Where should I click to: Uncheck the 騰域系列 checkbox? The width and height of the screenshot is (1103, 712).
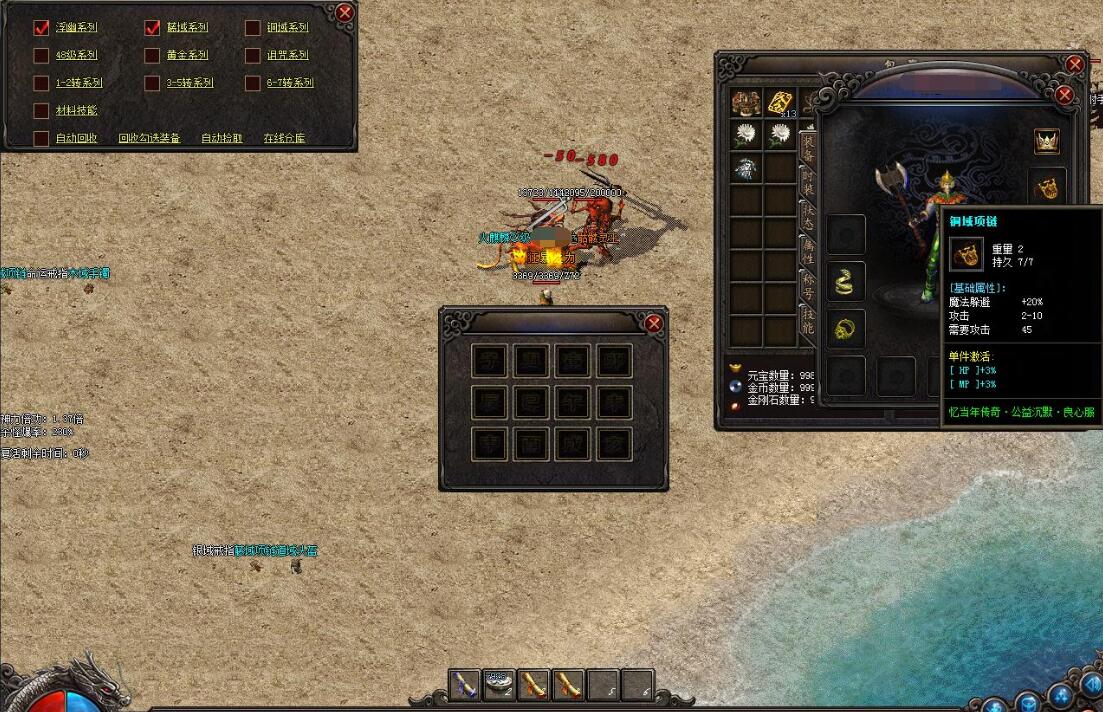pos(152,28)
